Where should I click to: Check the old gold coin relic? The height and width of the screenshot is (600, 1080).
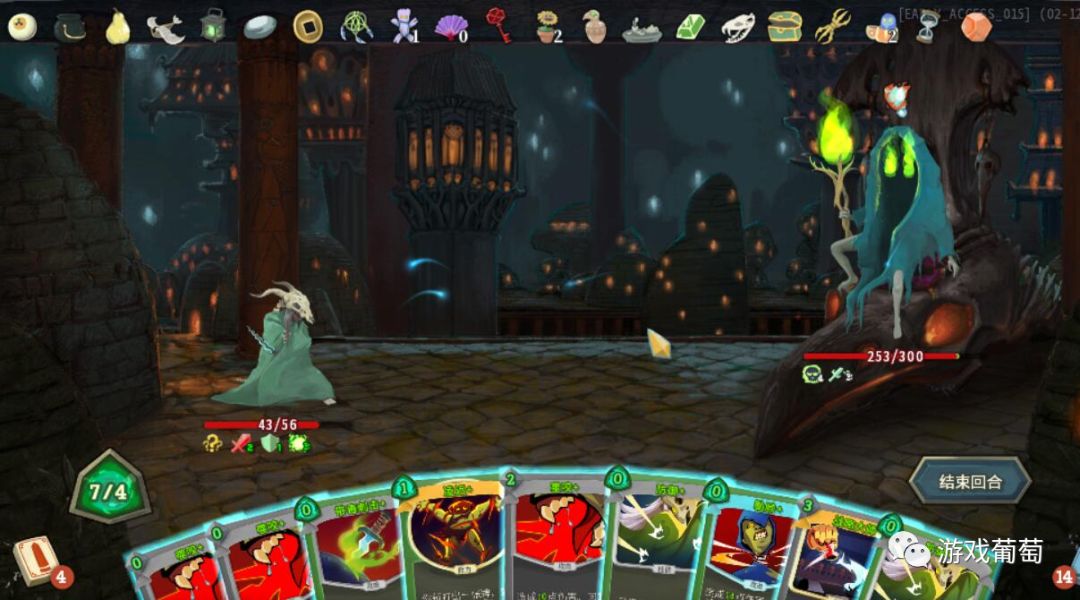tap(307, 25)
